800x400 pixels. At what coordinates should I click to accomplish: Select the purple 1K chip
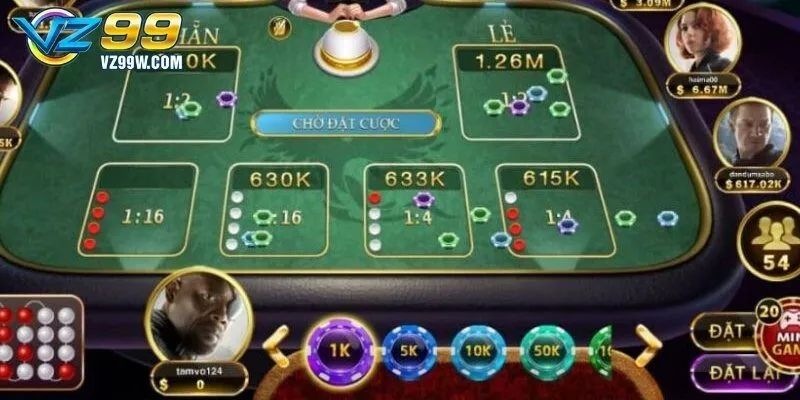[x=340, y=352]
